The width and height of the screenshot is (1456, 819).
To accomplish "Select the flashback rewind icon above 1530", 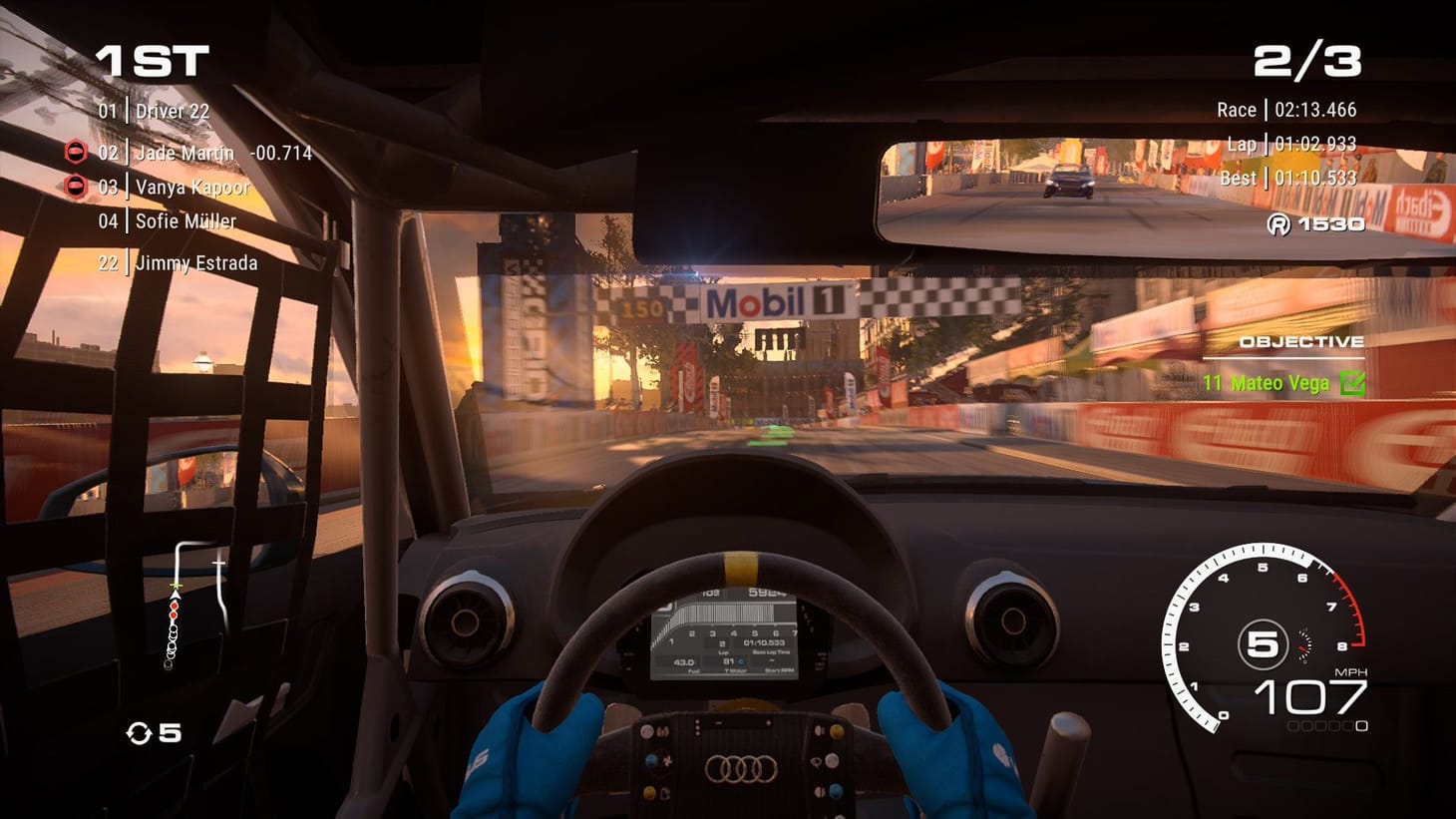I will (x=1278, y=224).
